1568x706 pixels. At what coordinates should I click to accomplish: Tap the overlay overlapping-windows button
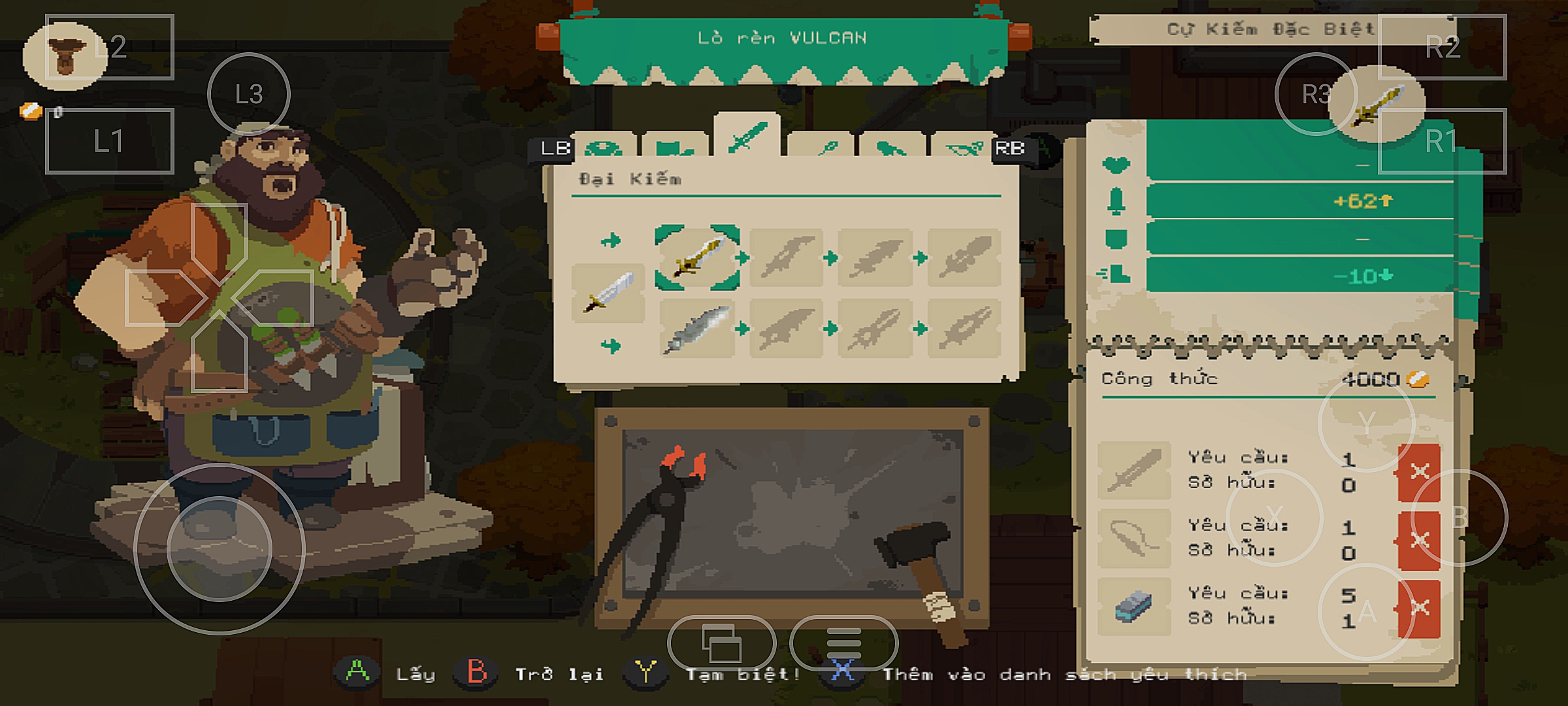(x=721, y=643)
